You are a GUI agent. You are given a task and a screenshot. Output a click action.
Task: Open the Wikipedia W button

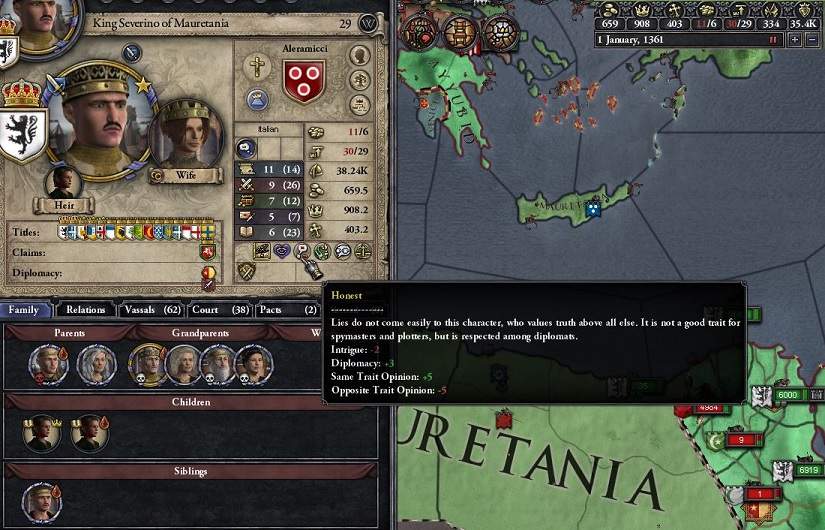tap(370, 23)
